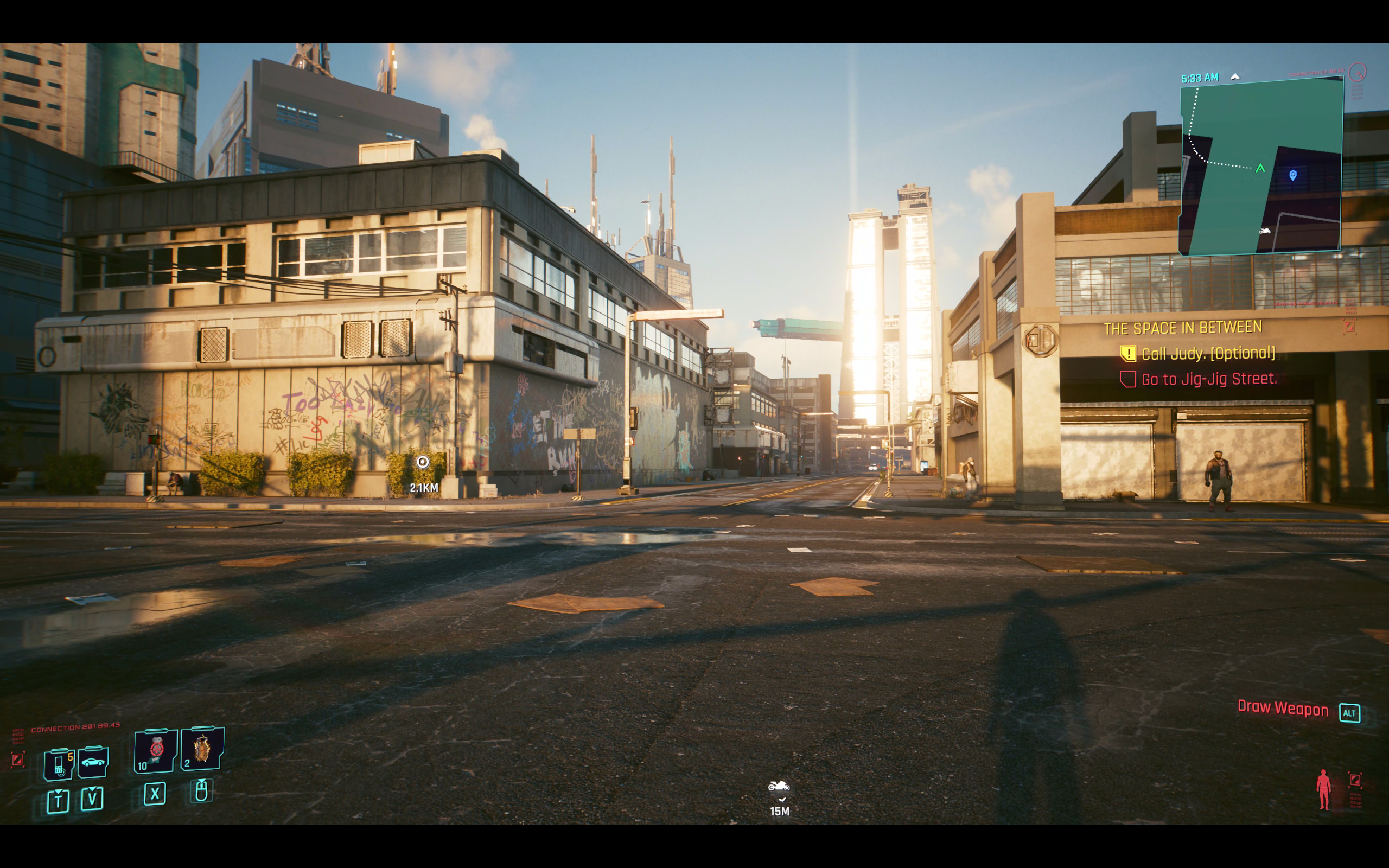Click the red body silhouette status icon
Viewport: 1389px width, 868px height.
coord(1323,790)
